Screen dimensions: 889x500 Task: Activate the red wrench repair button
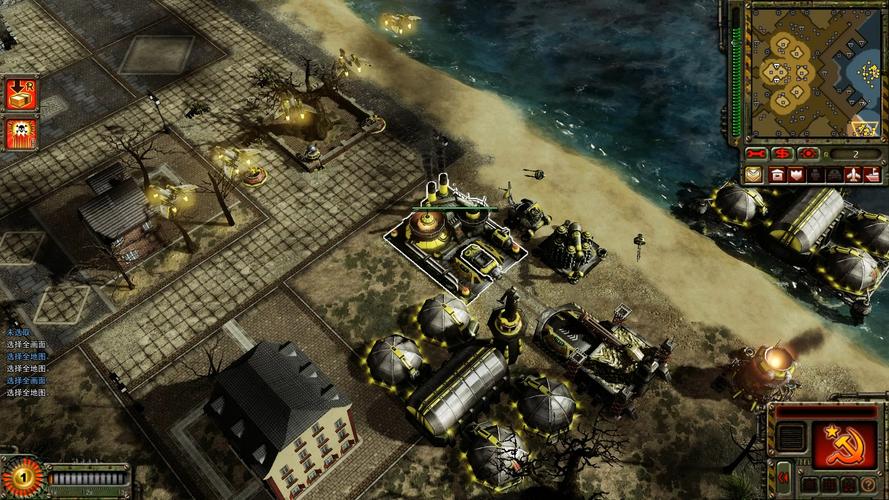[x=757, y=154]
